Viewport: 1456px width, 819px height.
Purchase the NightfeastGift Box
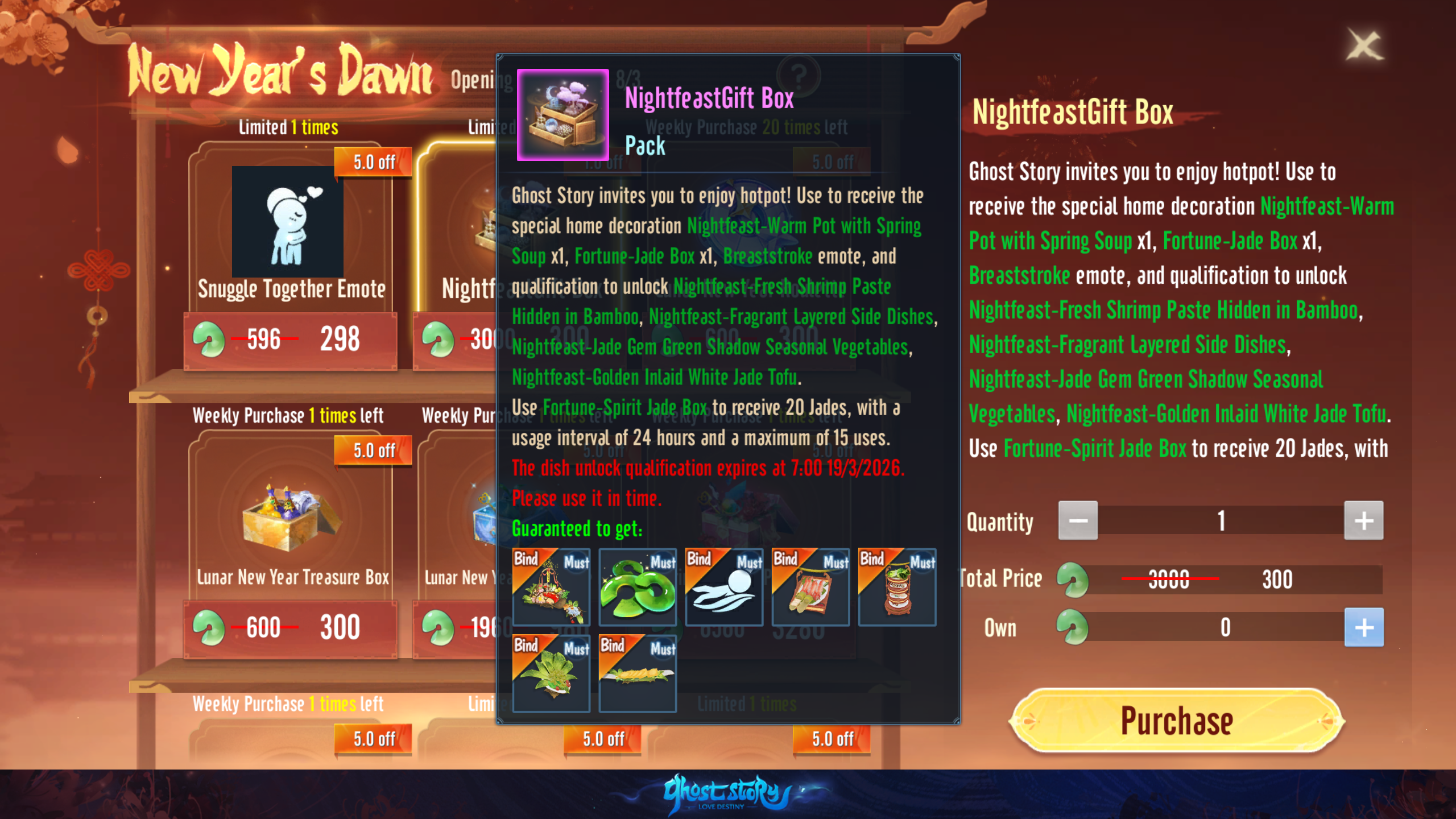(1176, 721)
